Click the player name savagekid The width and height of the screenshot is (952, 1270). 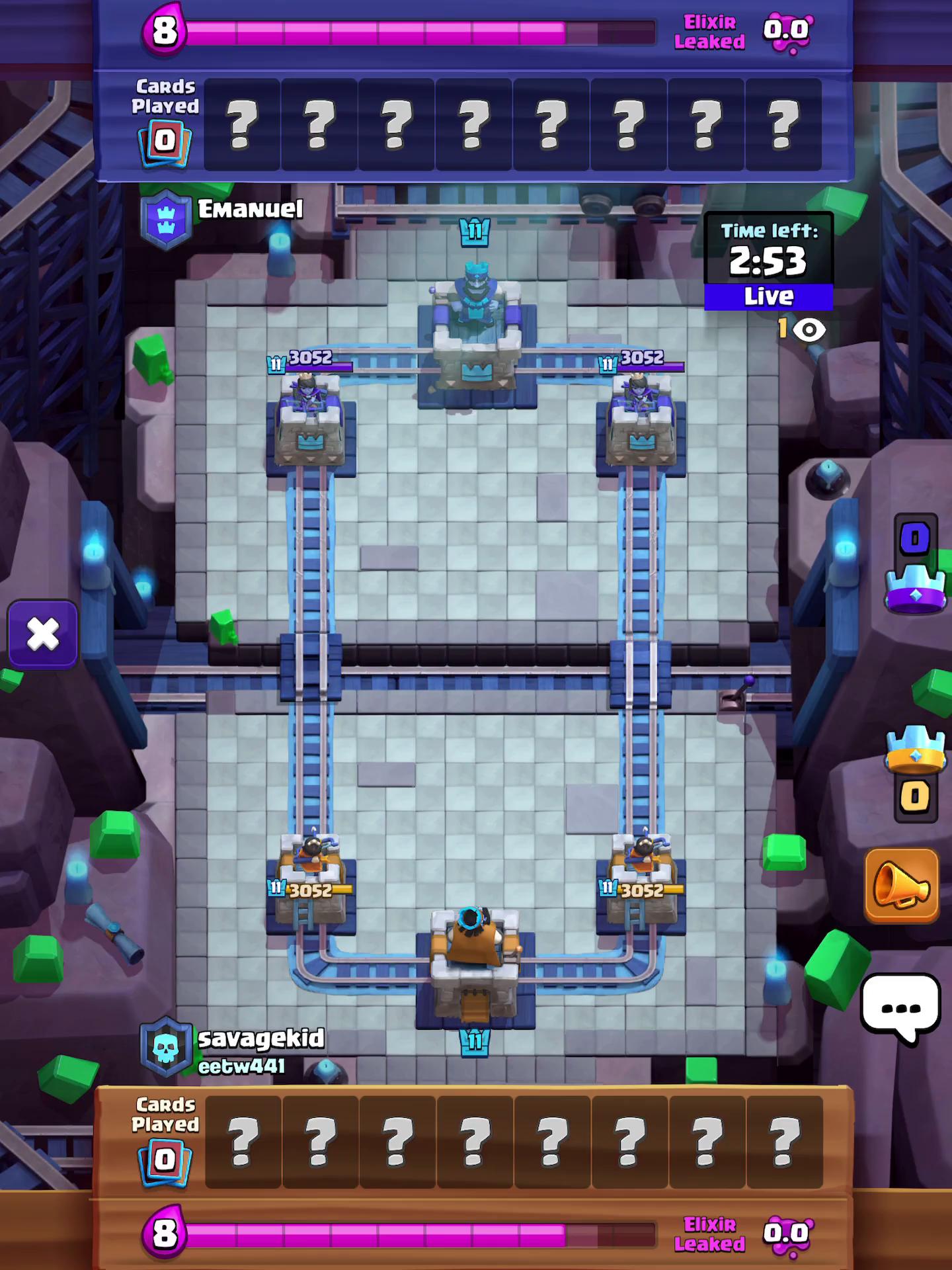(x=260, y=1038)
